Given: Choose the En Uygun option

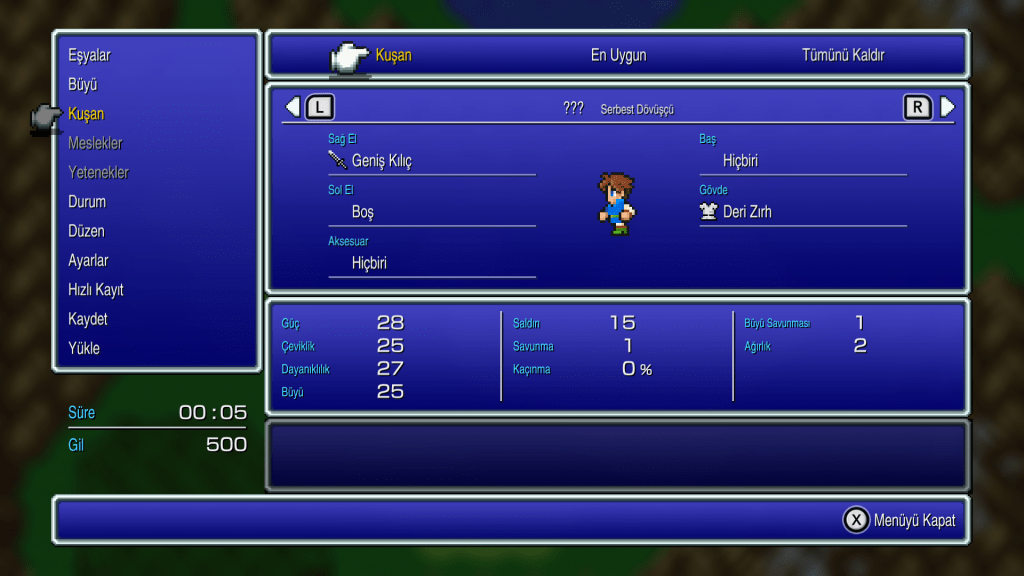Looking at the screenshot, I should point(618,55).
